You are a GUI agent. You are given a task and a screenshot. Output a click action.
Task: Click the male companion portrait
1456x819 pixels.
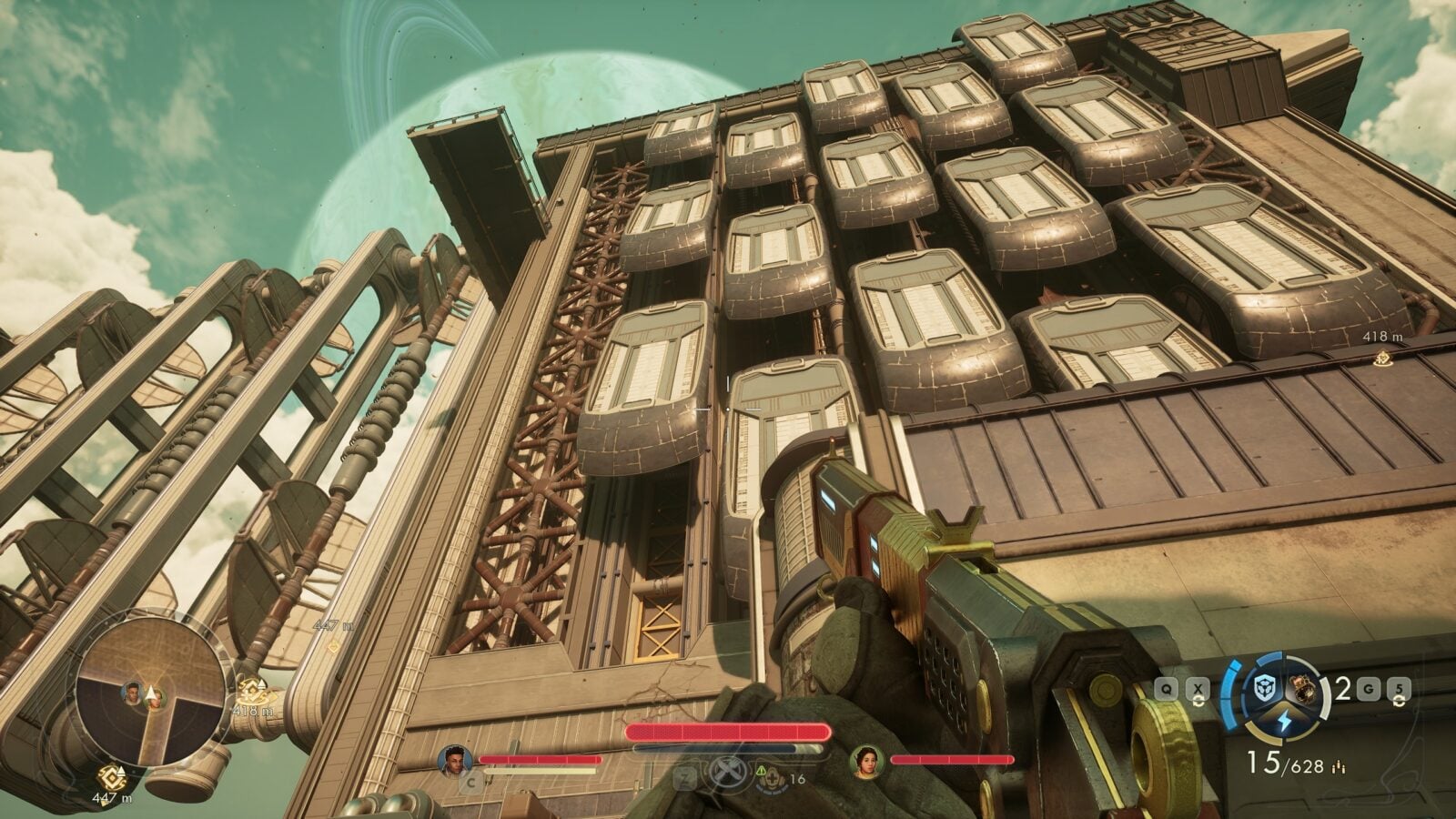(x=454, y=759)
